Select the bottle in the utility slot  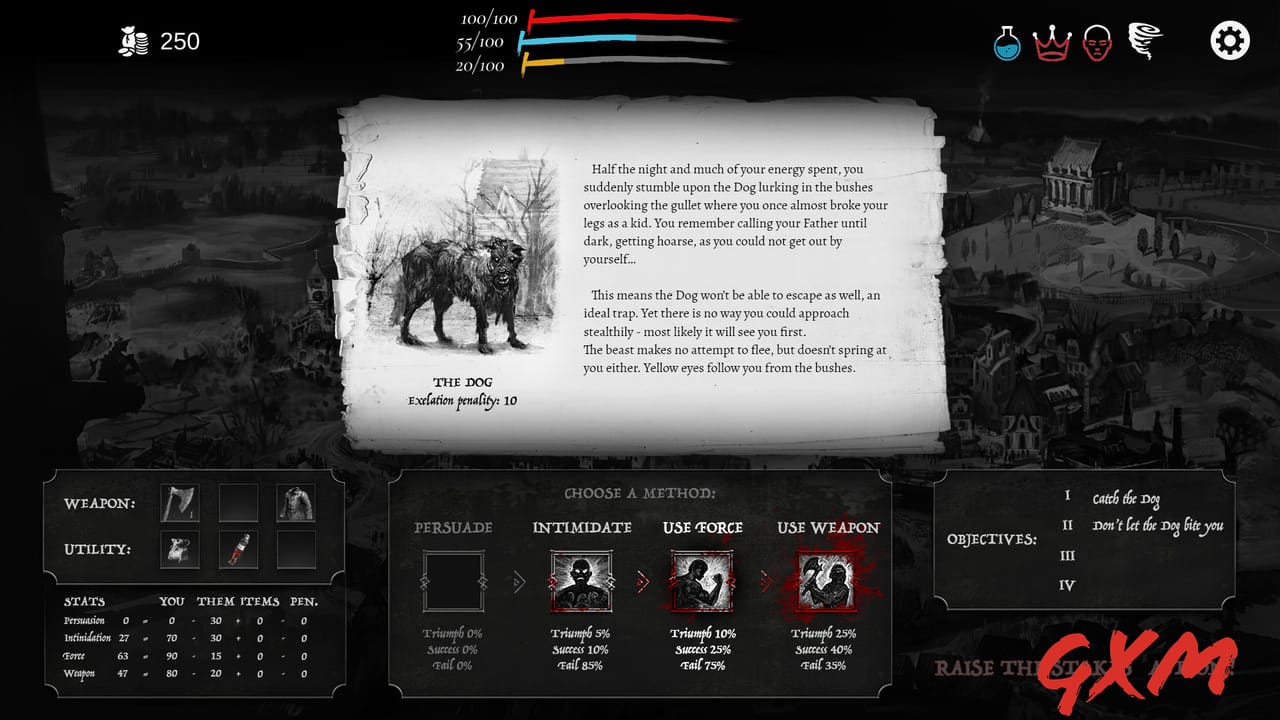(236, 551)
